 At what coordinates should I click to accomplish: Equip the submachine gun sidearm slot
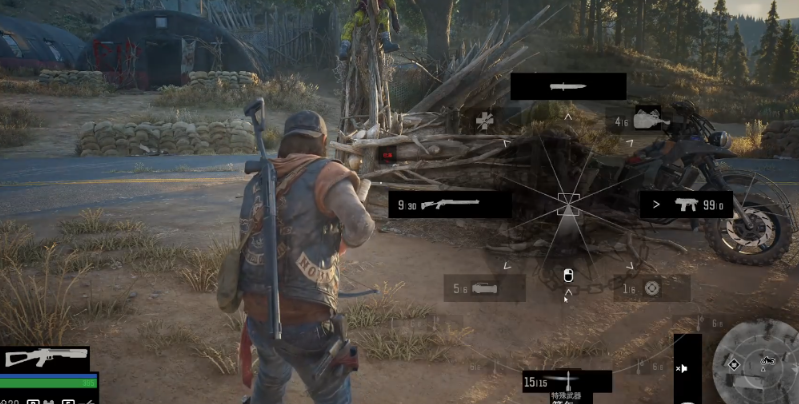(685, 205)
